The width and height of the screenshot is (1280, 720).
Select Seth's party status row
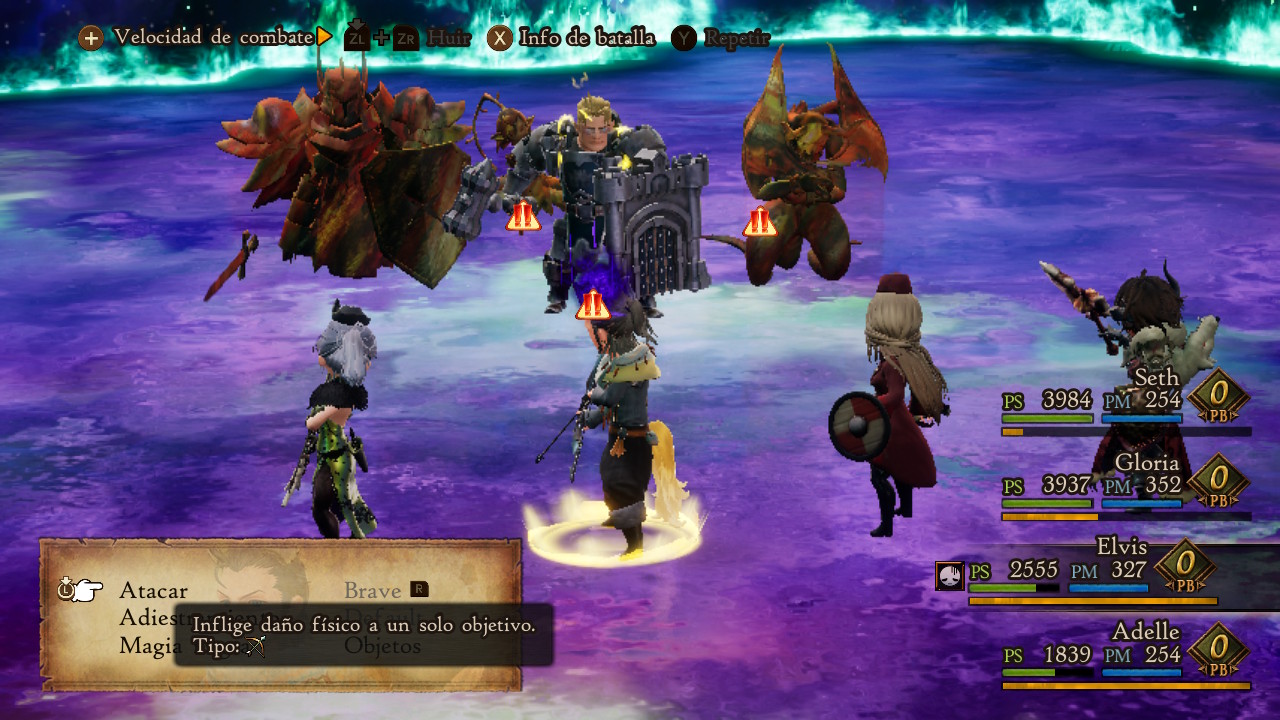(1125, 402)
